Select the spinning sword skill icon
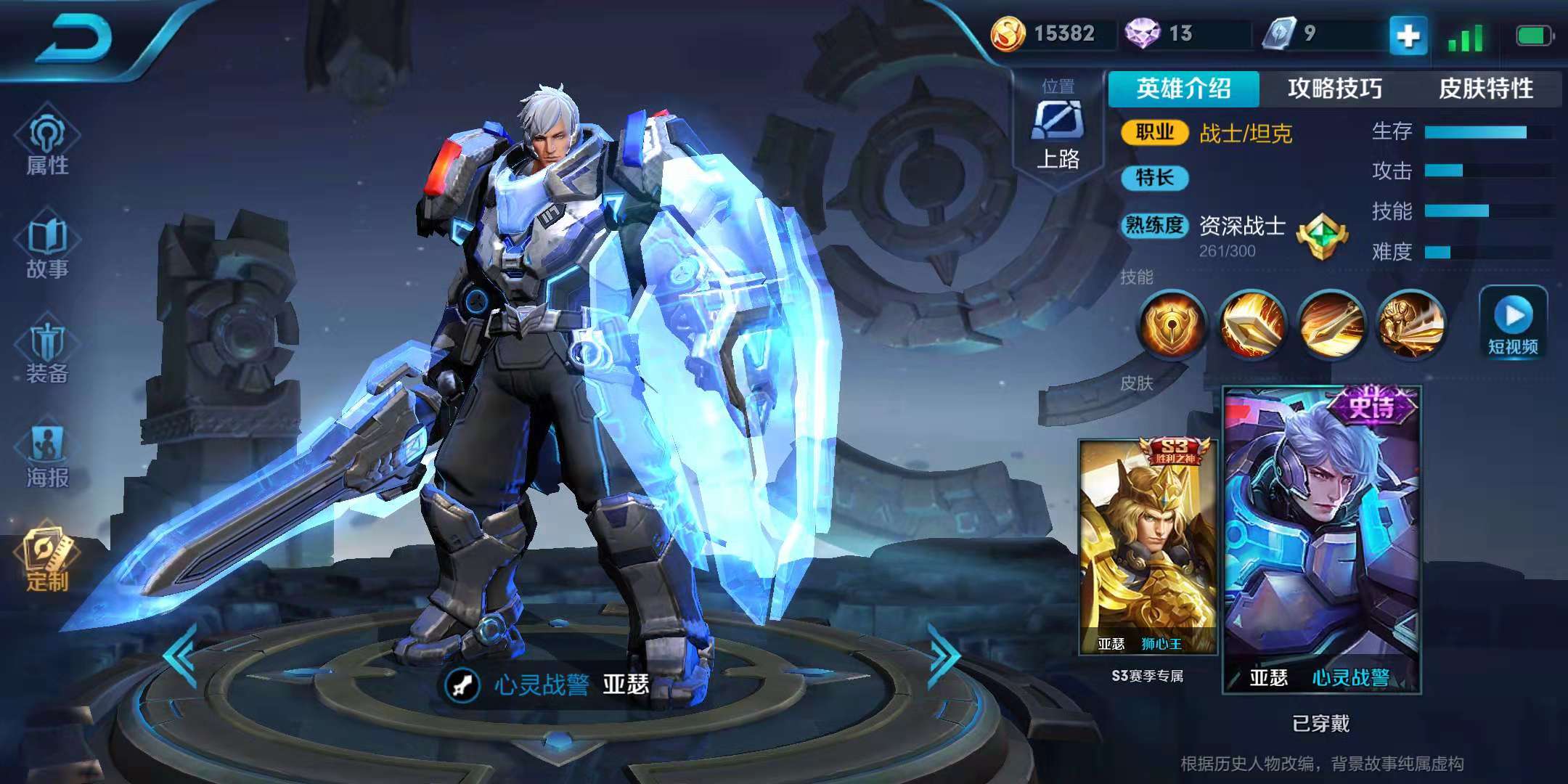Viewport: 1568px width, 784px height. tap(1331, 324)
